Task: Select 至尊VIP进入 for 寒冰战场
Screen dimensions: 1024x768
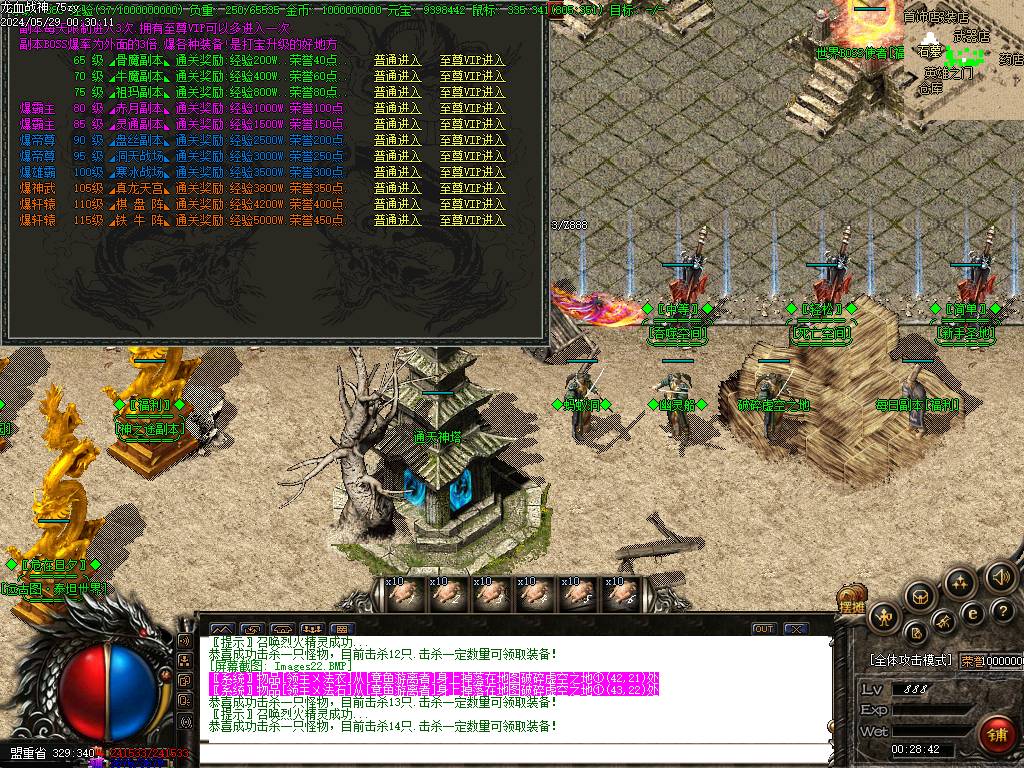Action: 472,172
